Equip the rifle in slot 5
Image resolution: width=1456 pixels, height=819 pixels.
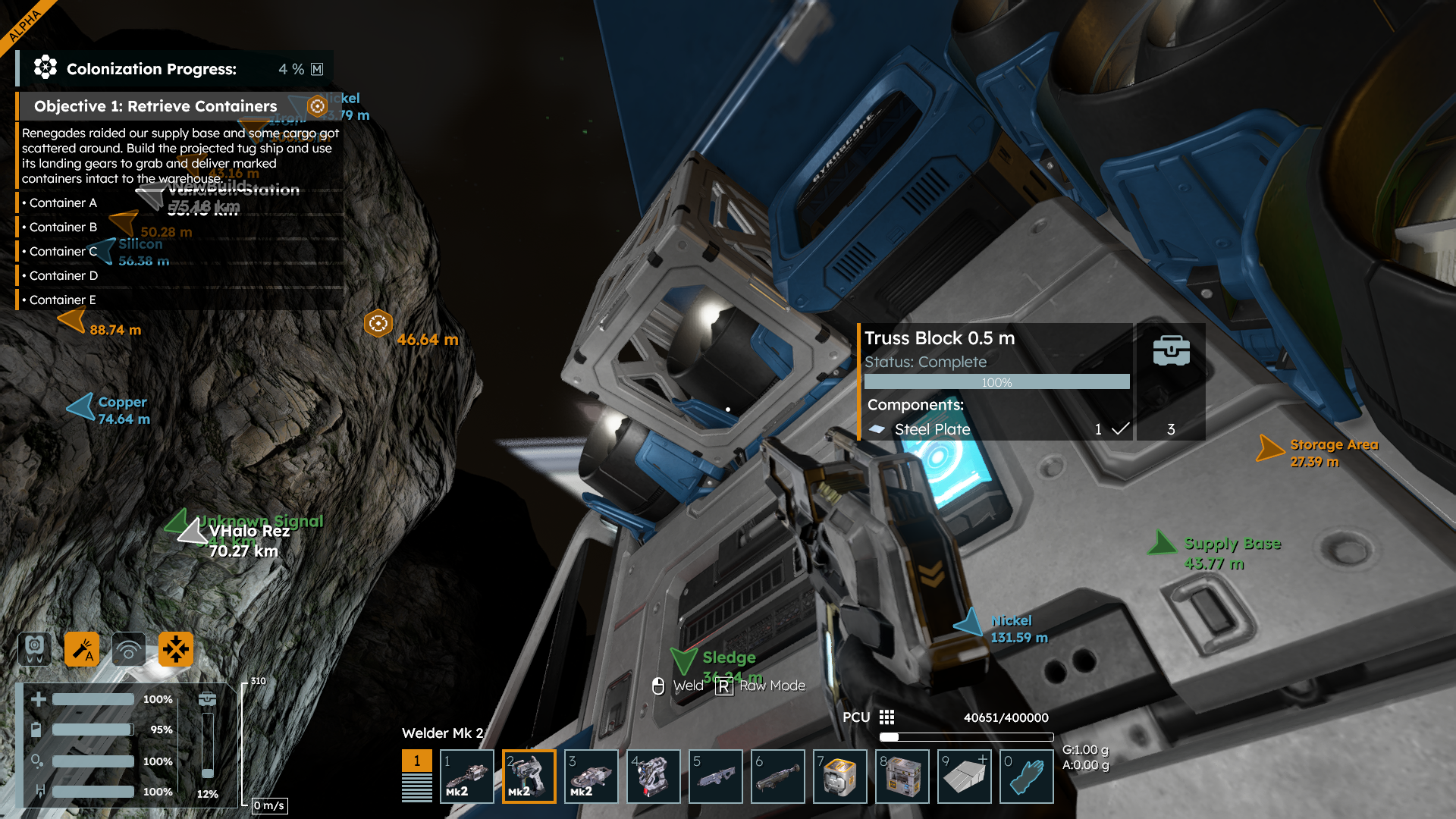pyautogui.click(x=716, y=776)
